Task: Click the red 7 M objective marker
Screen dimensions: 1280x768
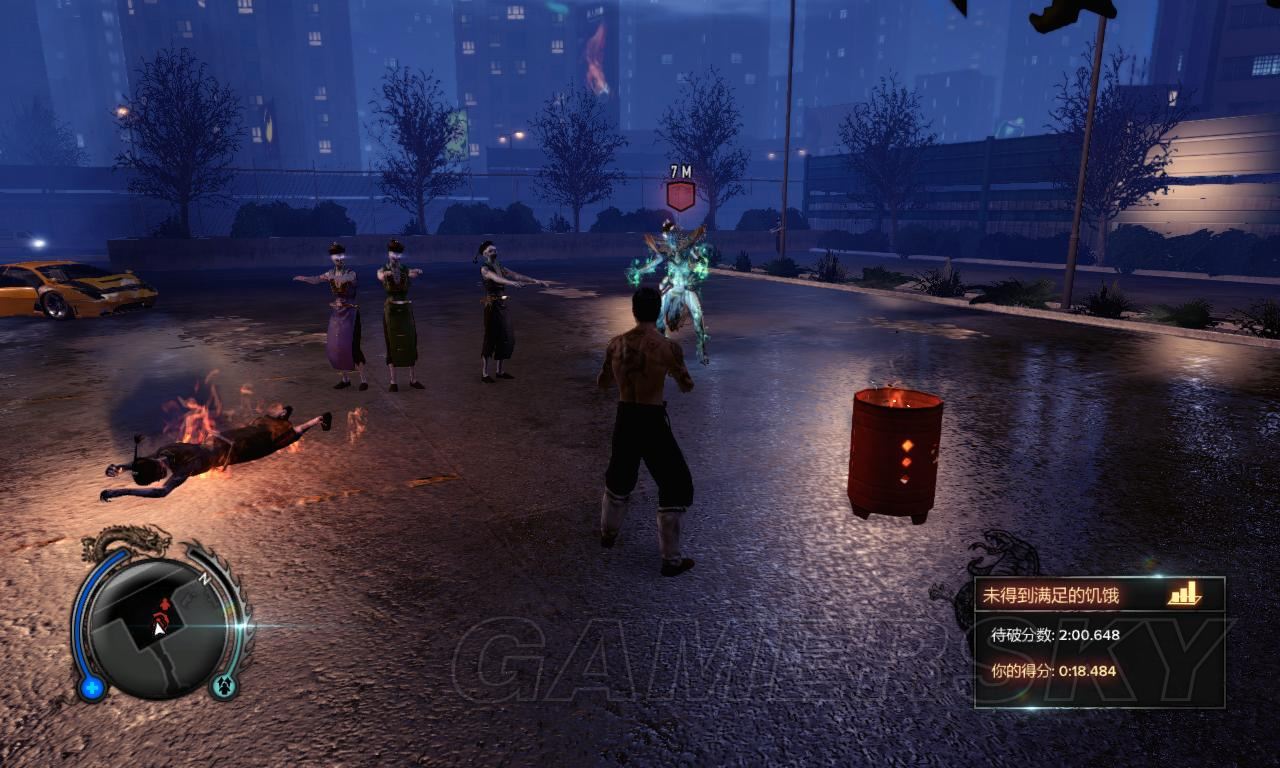Action: tap(681, 194)
